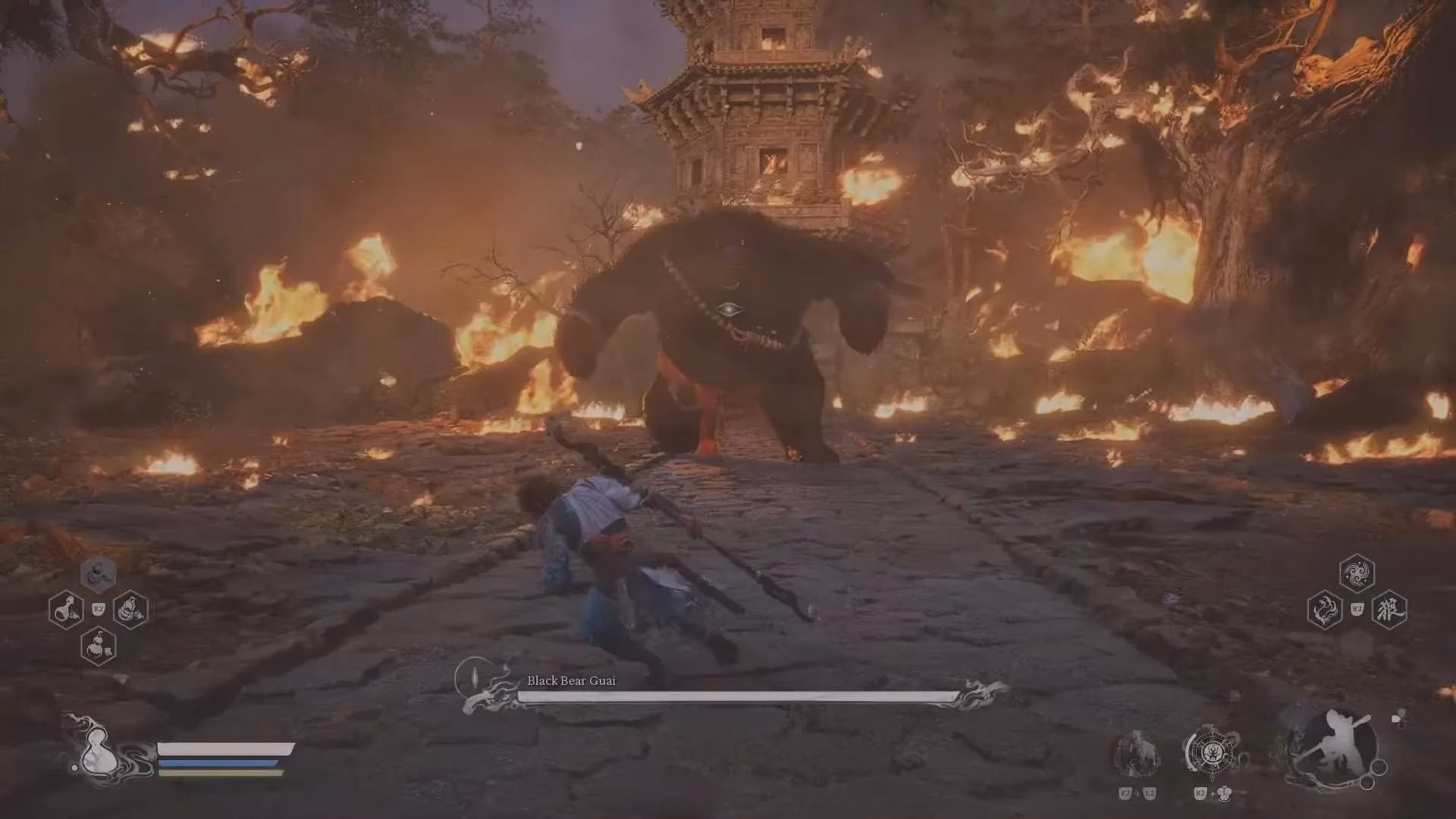
Task: Select the wolf transformation hexagon icon
Action: pos(1391,609)
